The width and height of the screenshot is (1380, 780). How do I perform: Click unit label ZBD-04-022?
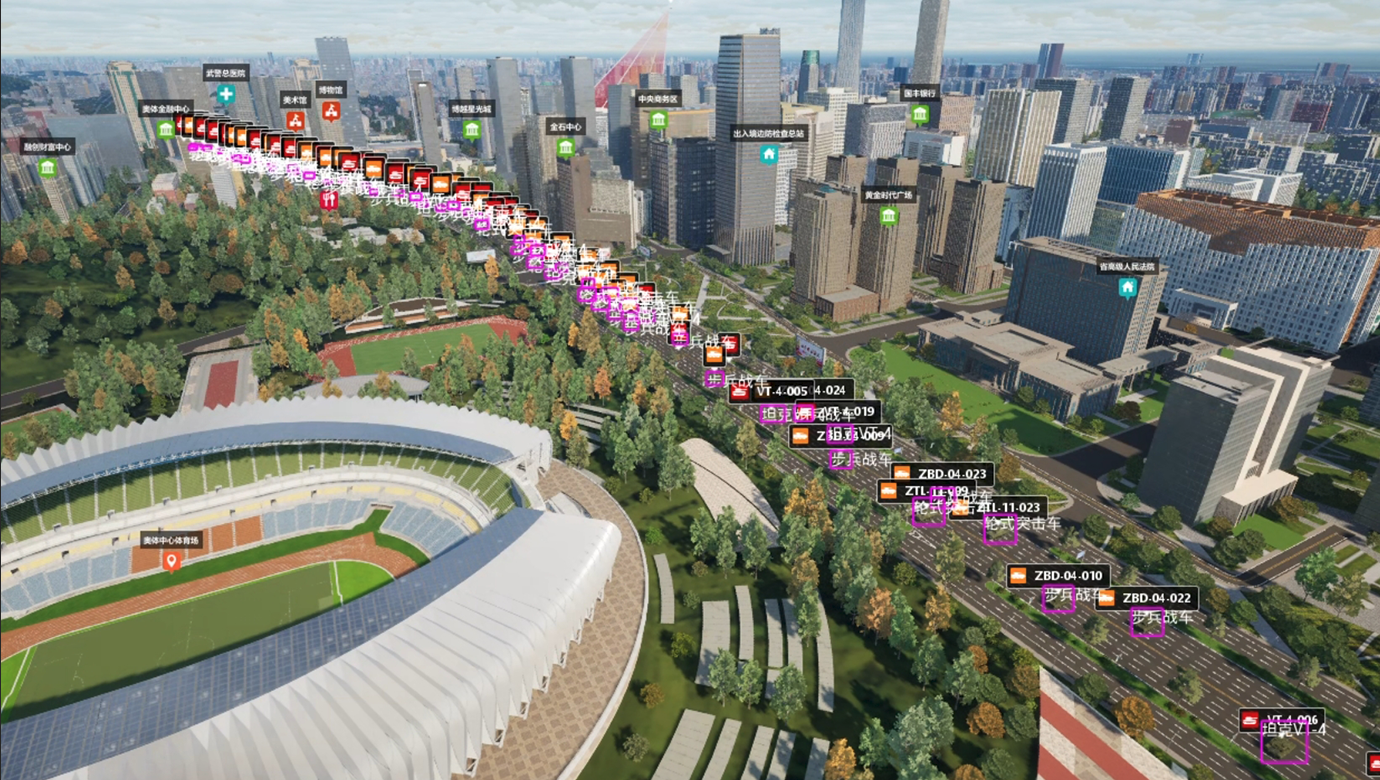point(1146,599)
